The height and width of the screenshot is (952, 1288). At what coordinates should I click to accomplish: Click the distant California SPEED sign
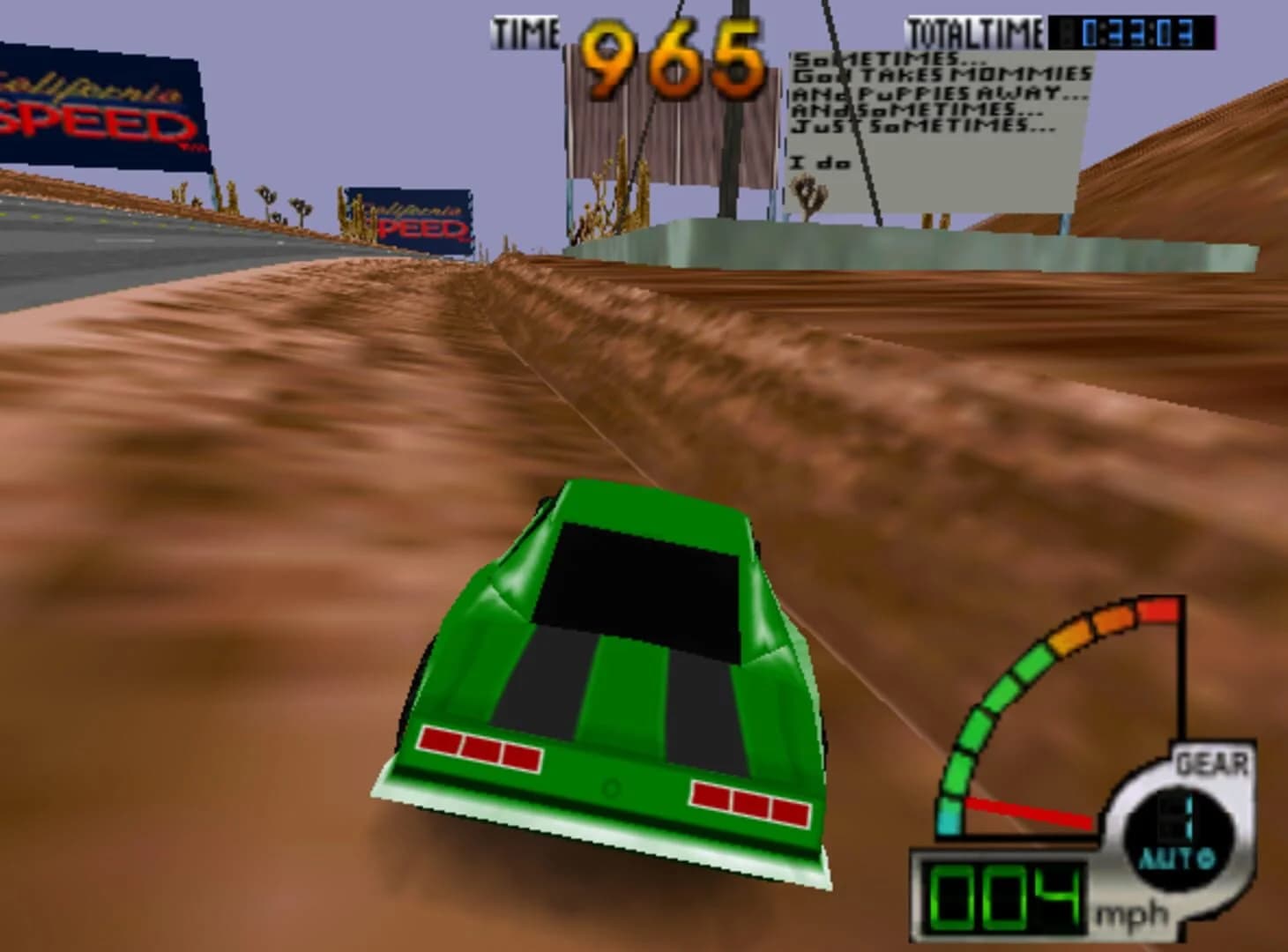pyautogui.click(x=406, y=214)
